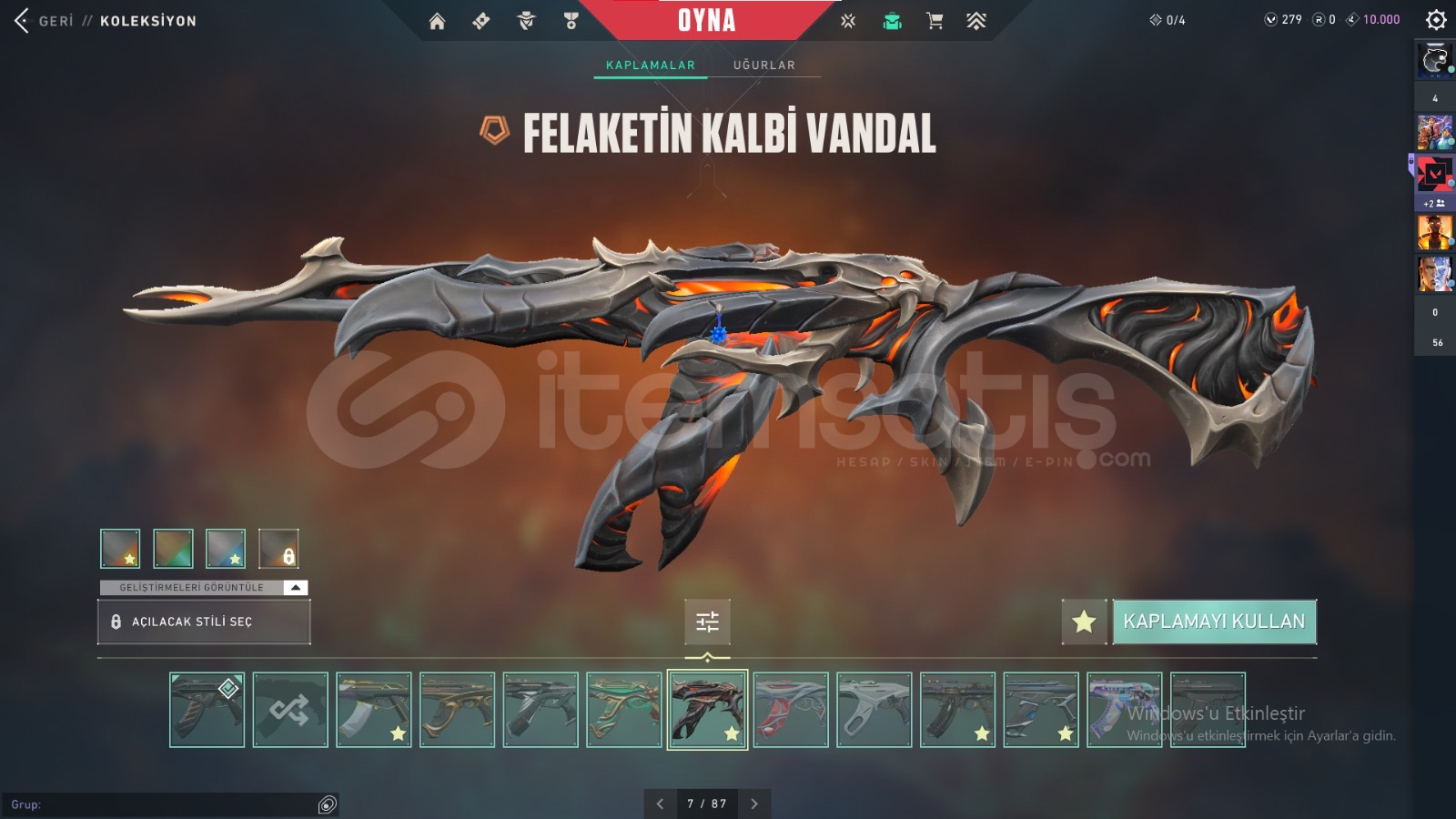Open the Agents panel icon
This screenshot has width=1456, height=819.
point(525,20)
